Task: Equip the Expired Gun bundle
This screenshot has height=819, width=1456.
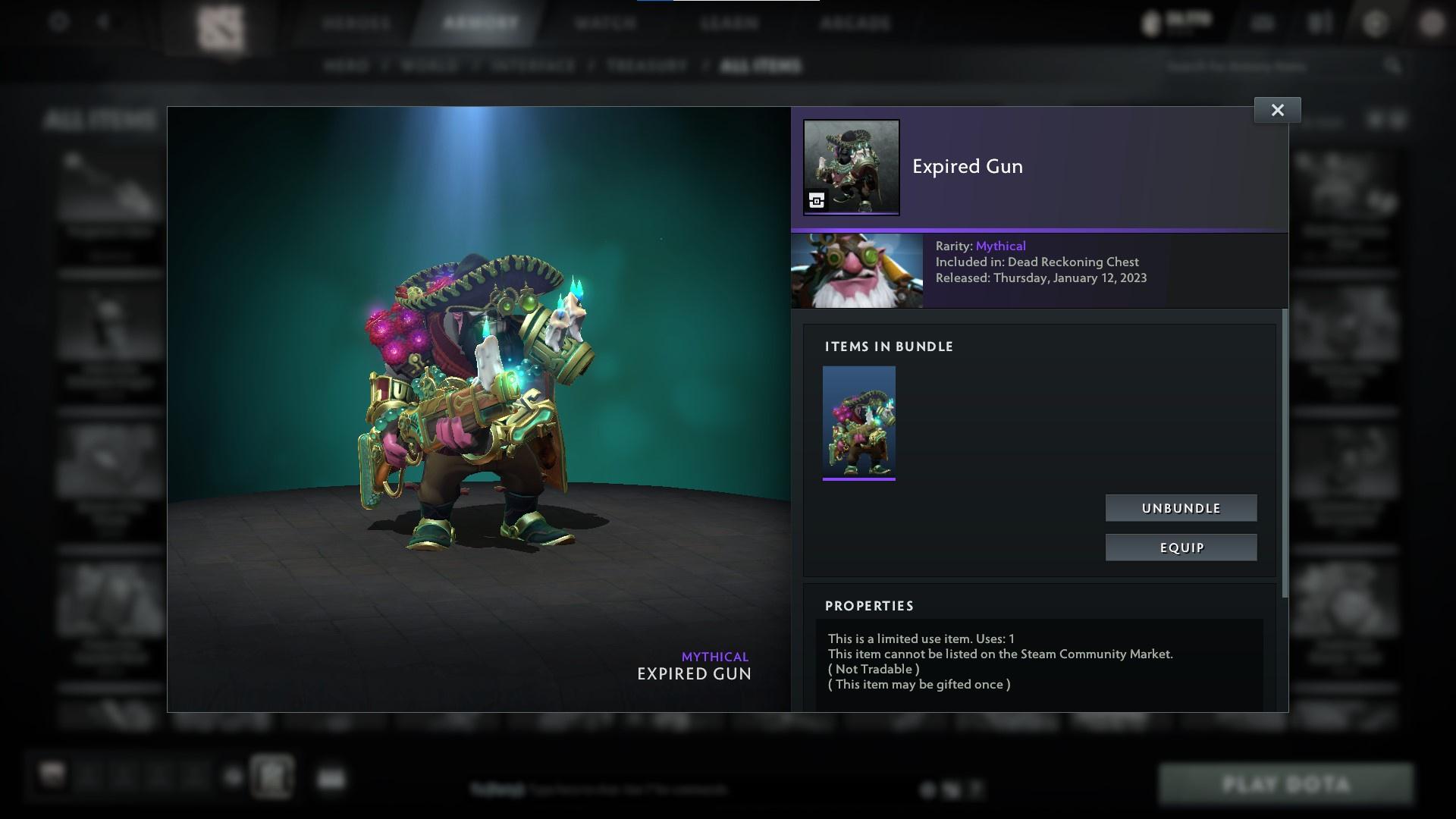Action: click(x=1181, y=547)
